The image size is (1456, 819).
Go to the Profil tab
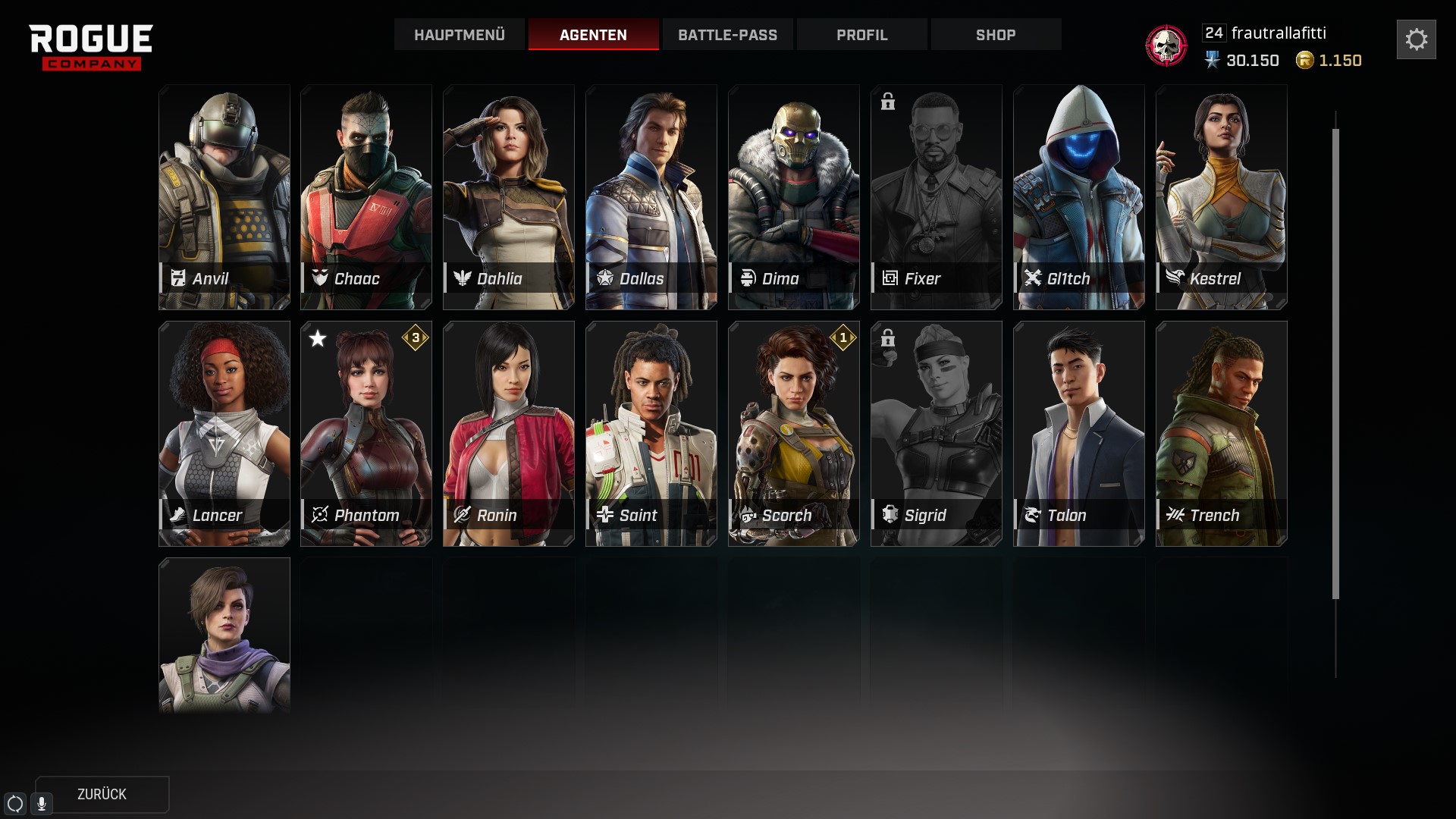coord(861,35)
